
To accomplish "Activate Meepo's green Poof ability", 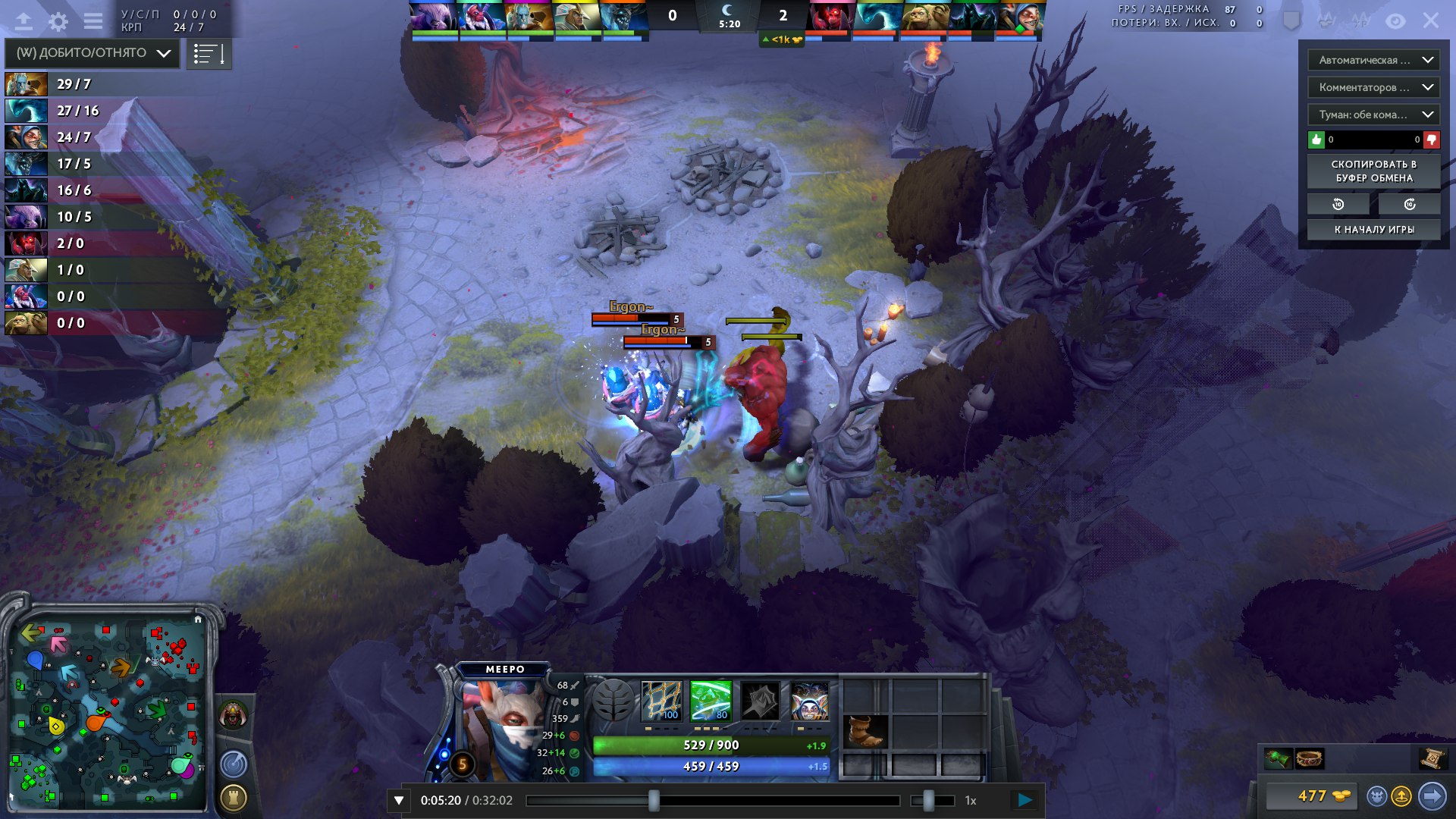I will (711, 700).
